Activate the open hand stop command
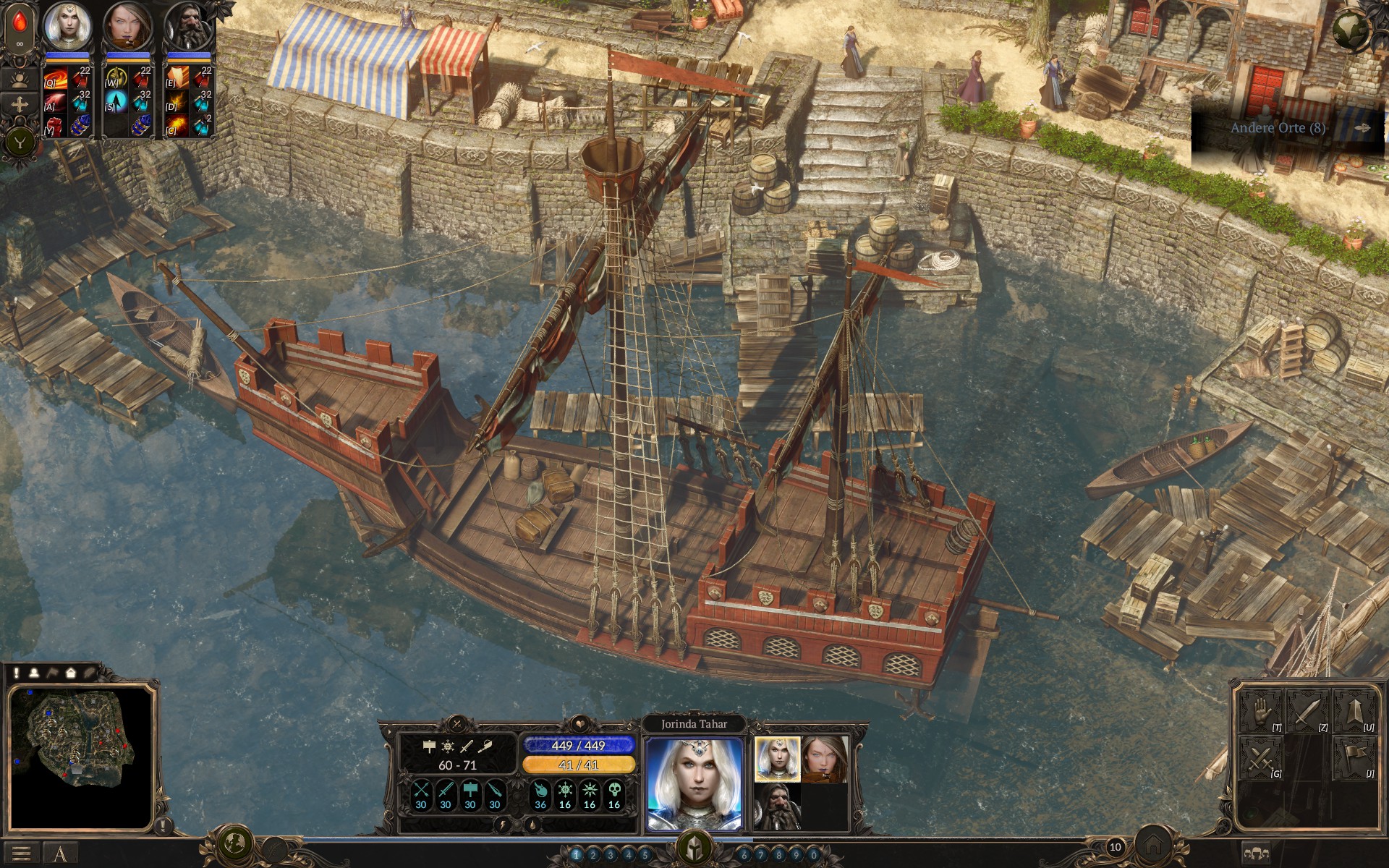1389x868 pixels. coord(1261,712)
